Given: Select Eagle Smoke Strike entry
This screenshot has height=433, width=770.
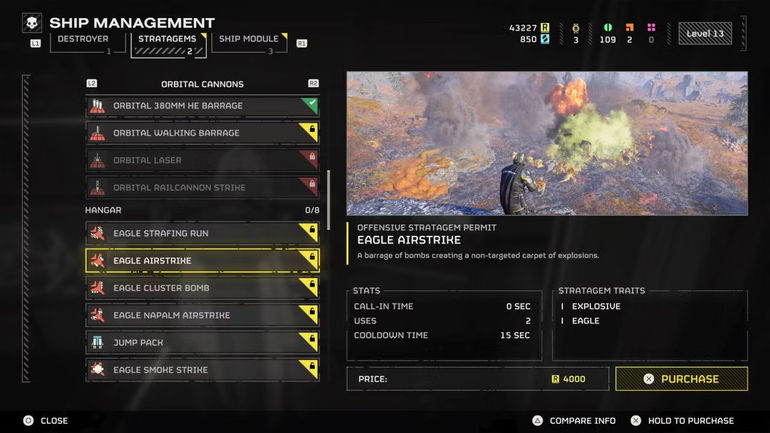Looking at the screenshot, I should pos(202,370).
